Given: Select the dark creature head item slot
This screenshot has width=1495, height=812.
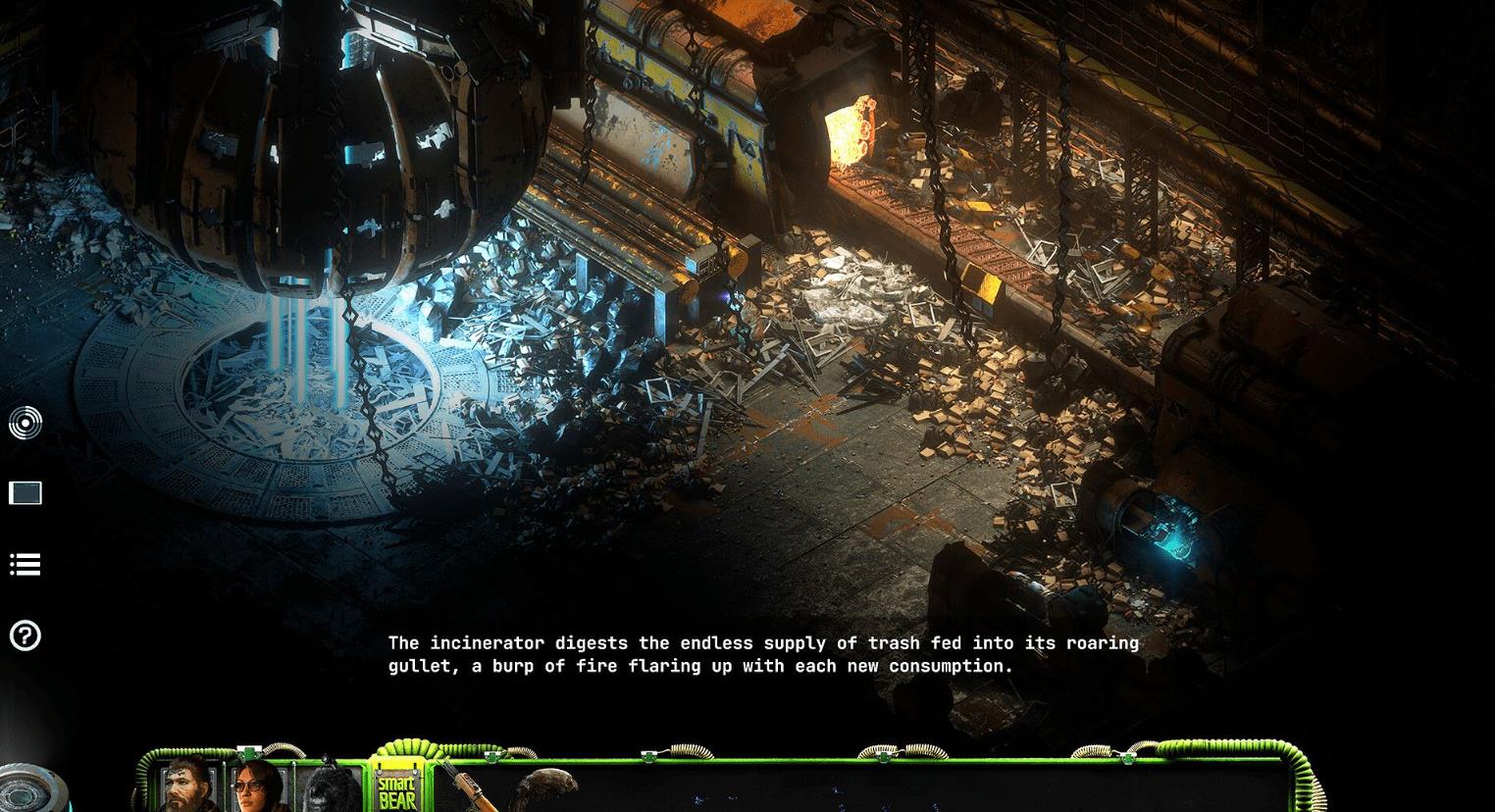Looking at the screenshot, I should pos(544,790).
